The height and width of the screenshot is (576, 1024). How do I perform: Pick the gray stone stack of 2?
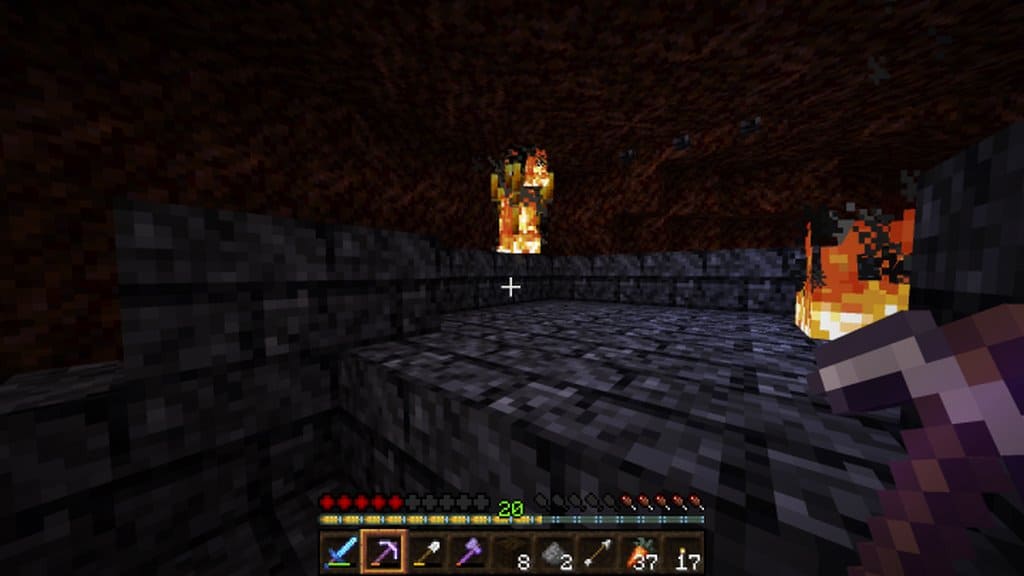pyautogui.click(x=554, y=552)
